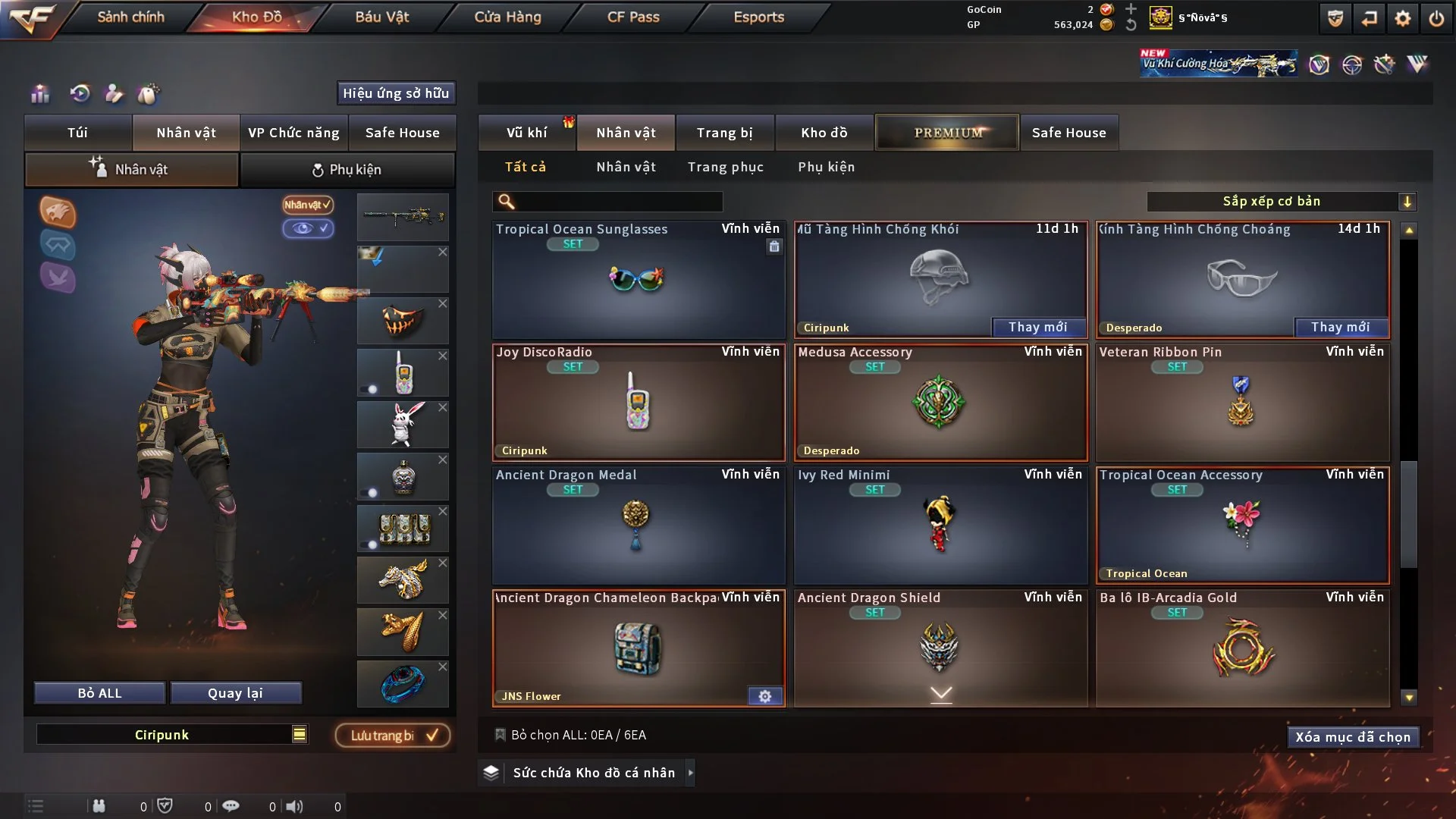The image size is (1456, 819).
Task: Save outfit with Lưu trang bị
Action: (393, 735)
